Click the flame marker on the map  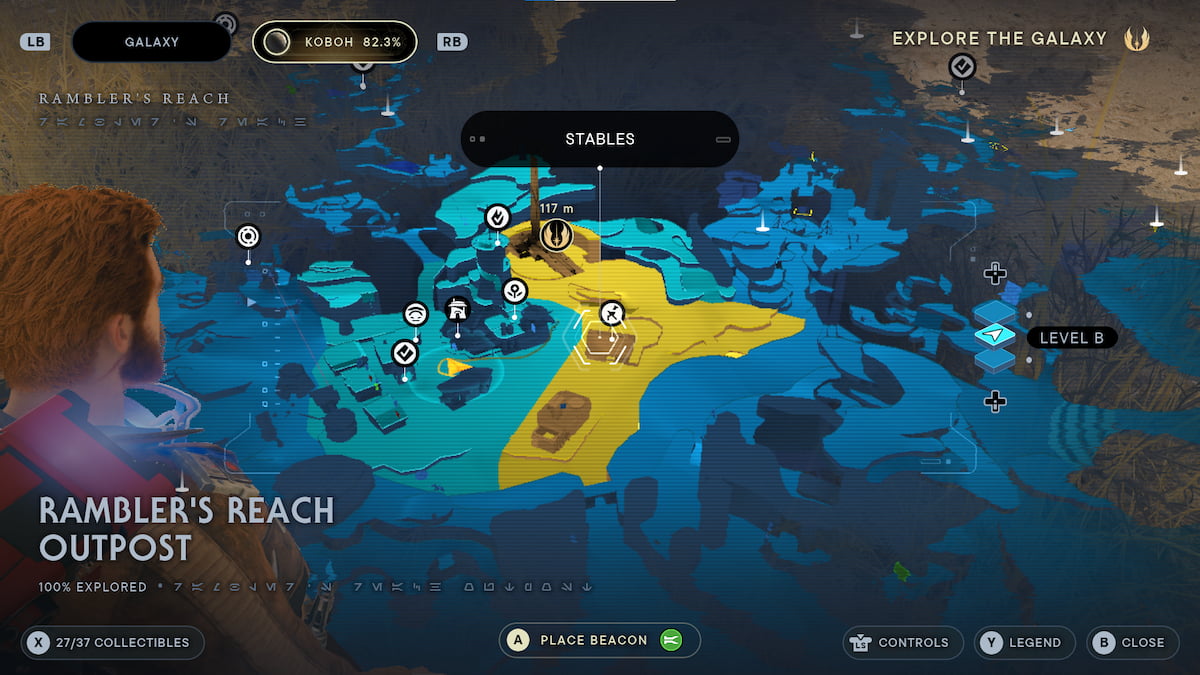click(497, 216)
